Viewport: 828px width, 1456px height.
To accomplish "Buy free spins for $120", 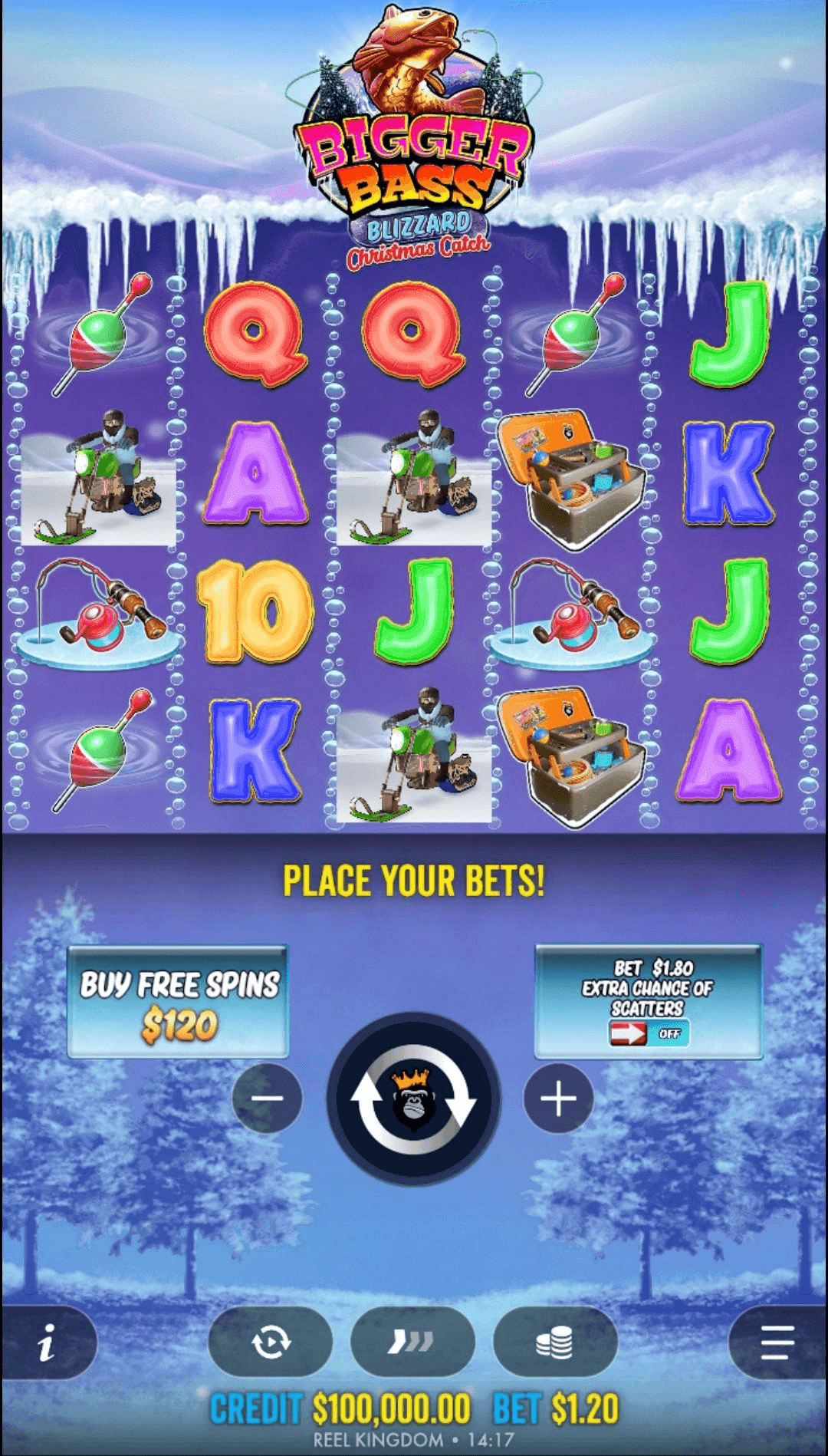I will click(x=178, y=1002).
